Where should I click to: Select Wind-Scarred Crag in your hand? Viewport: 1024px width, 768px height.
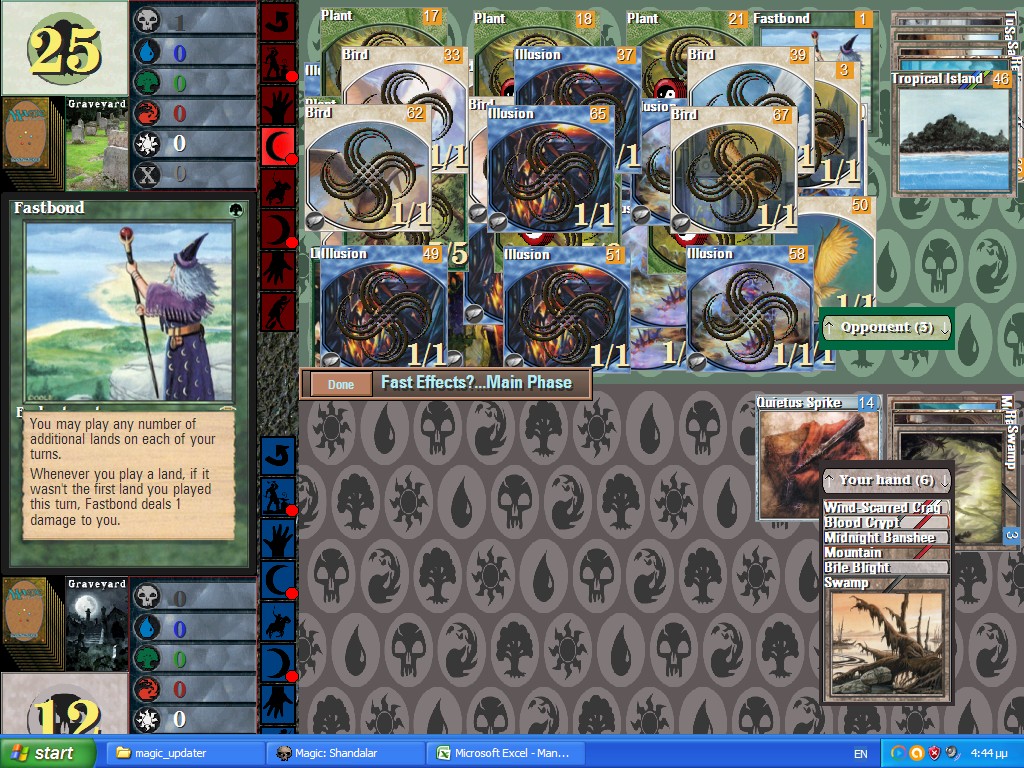point(883,508)
